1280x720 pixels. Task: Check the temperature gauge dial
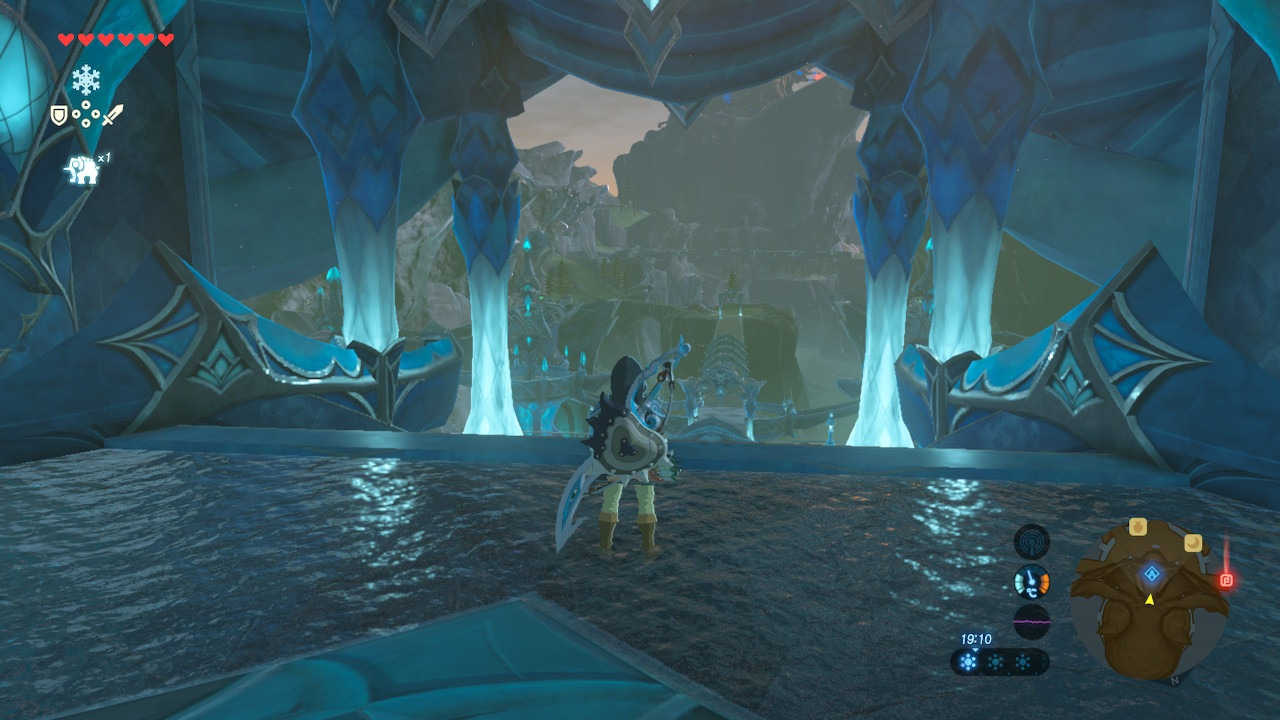coord(1031,582)
